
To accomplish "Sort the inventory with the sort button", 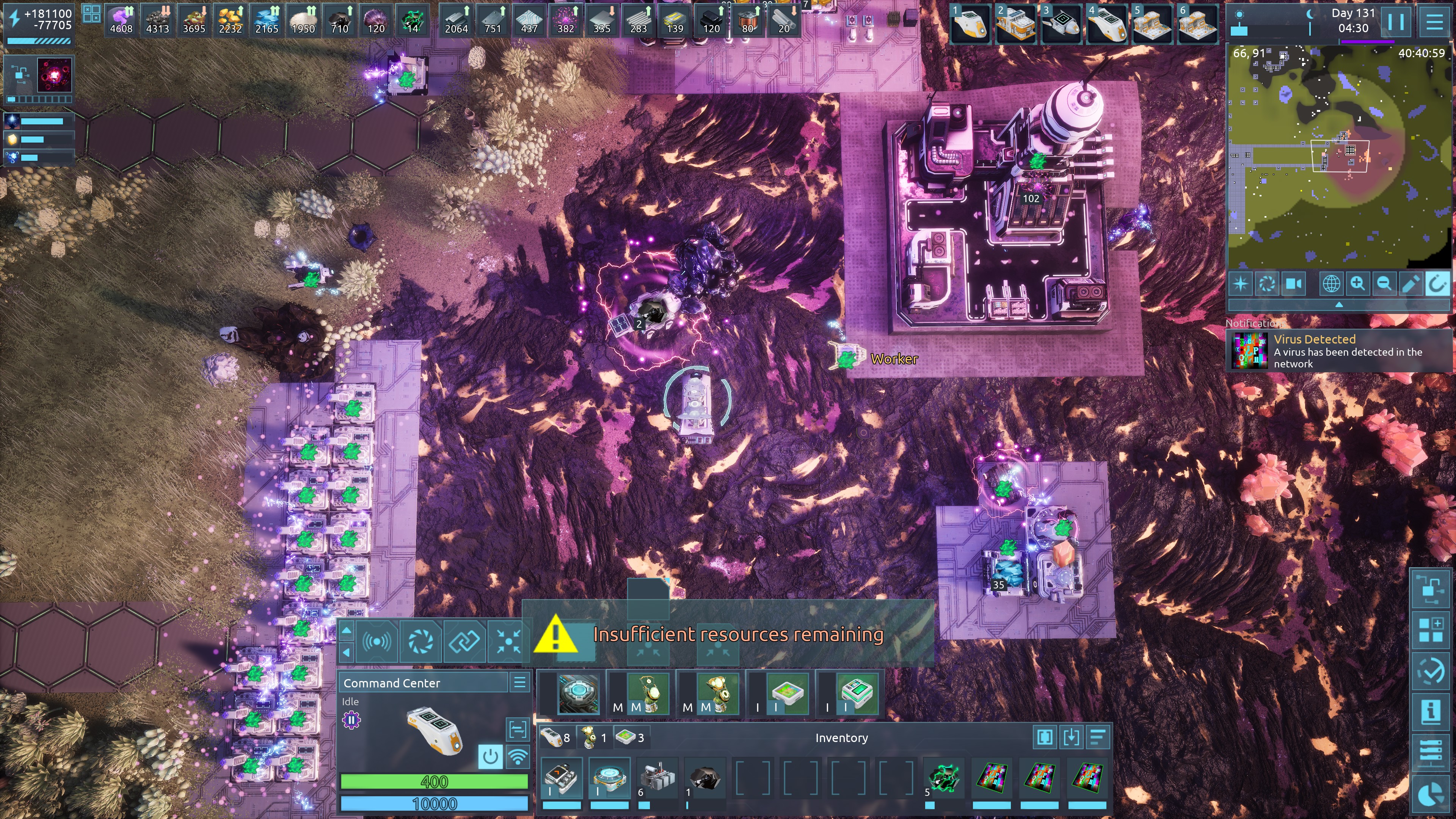I will click(1097, 737).
